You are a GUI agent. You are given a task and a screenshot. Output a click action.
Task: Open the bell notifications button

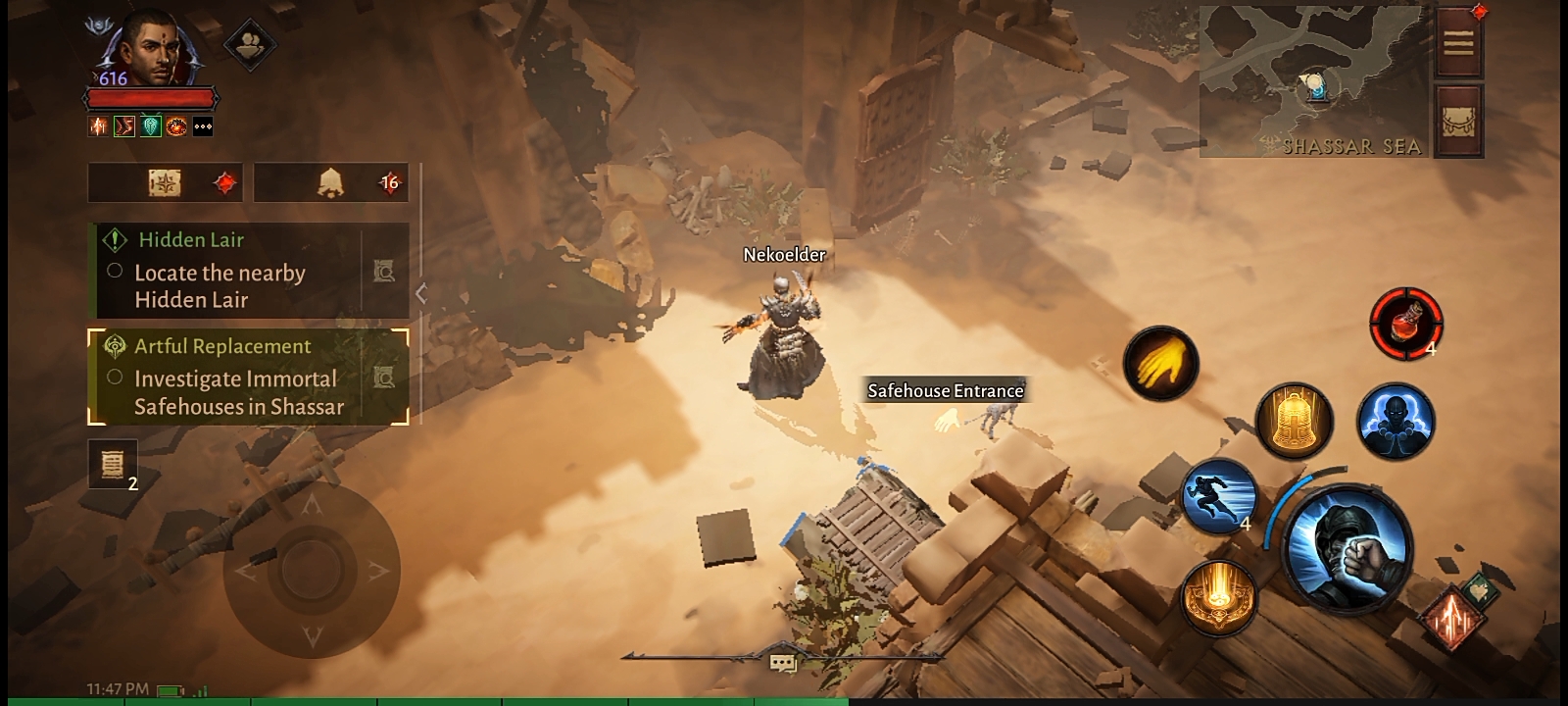pyautogui.click(x=331, y=183)
